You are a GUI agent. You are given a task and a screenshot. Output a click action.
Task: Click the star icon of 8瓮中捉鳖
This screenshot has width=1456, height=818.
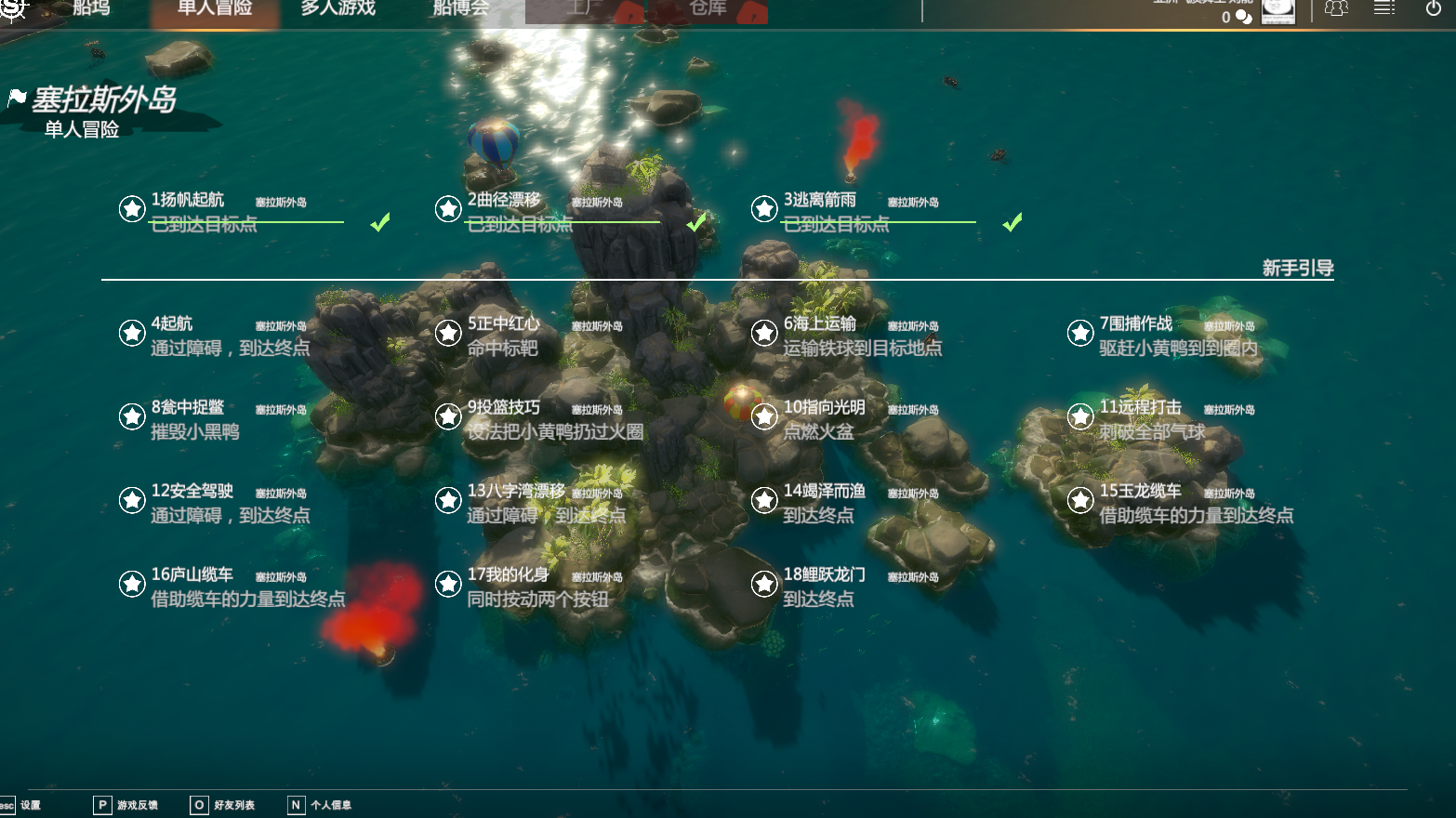(132, 416)
